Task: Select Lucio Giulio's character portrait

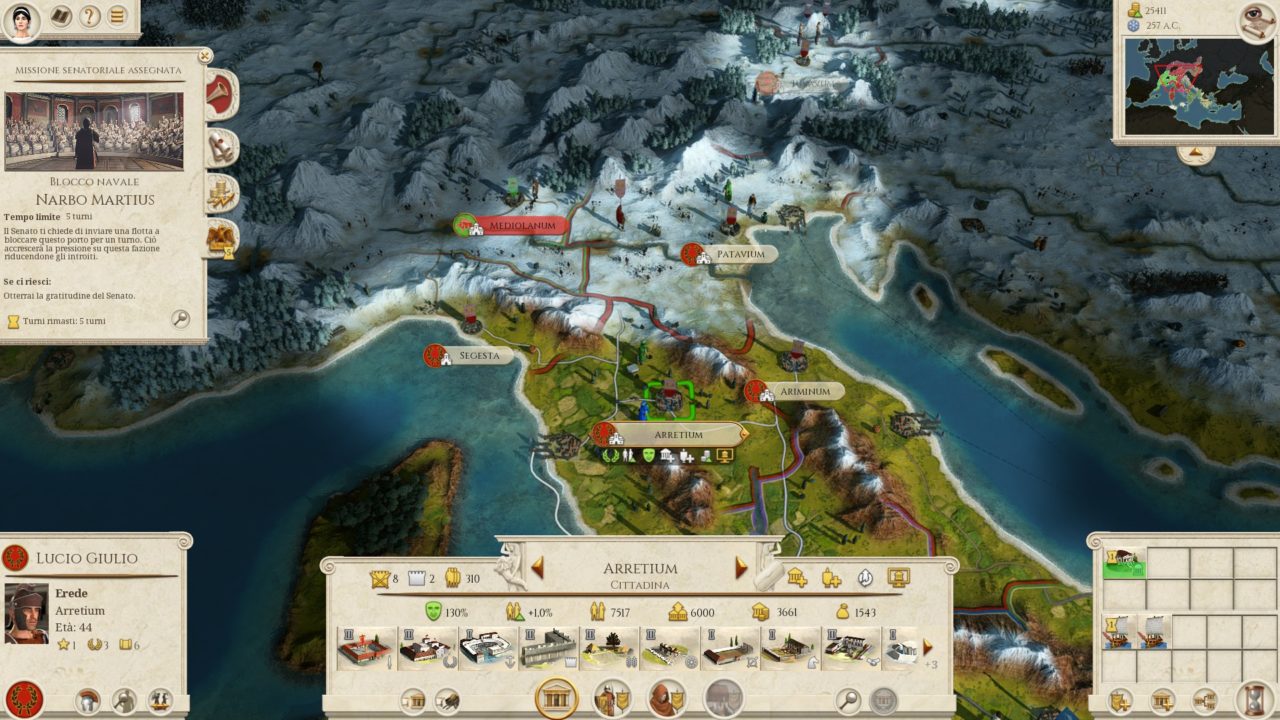Action: coord(27,612)
